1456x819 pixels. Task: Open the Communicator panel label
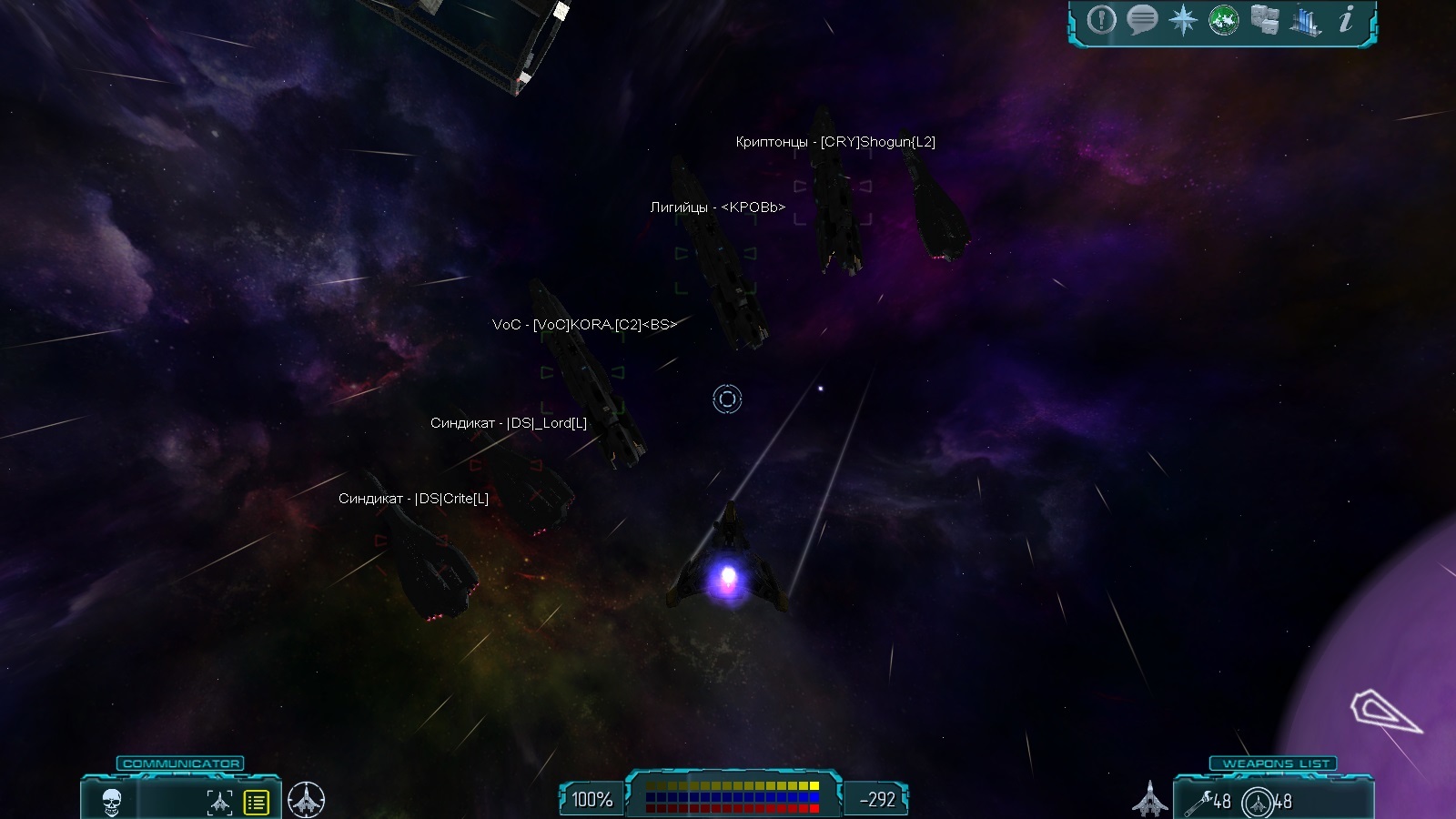pos(180,763)
